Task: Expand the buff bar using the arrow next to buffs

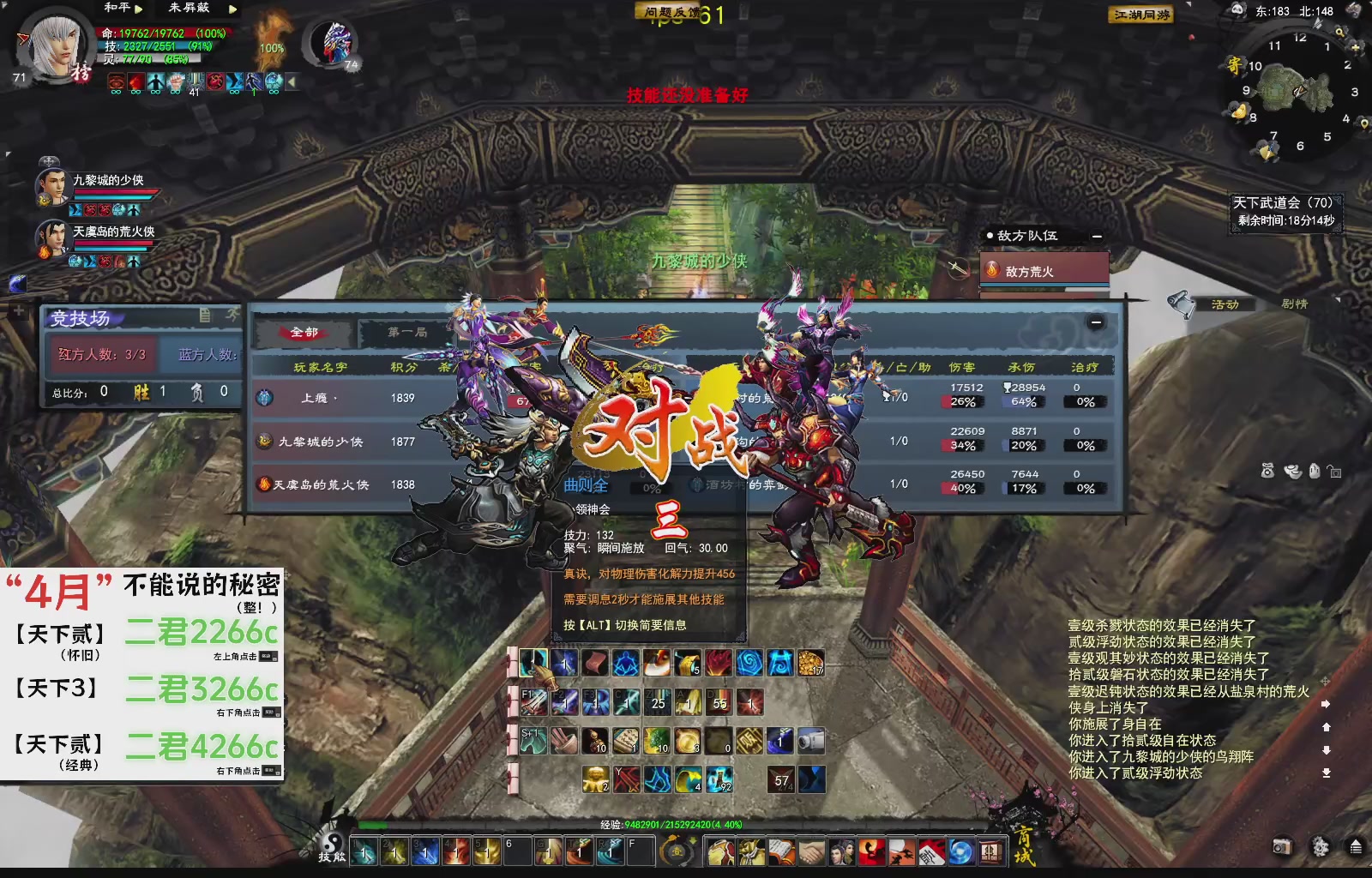Action: [x=292, y=81]
